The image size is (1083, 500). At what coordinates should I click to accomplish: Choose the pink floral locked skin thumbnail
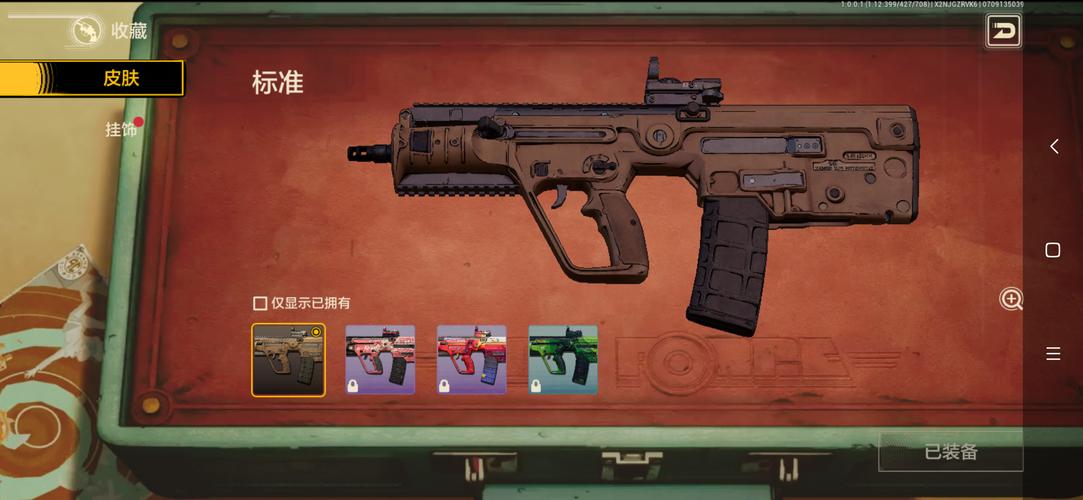[x=380, y=360]
